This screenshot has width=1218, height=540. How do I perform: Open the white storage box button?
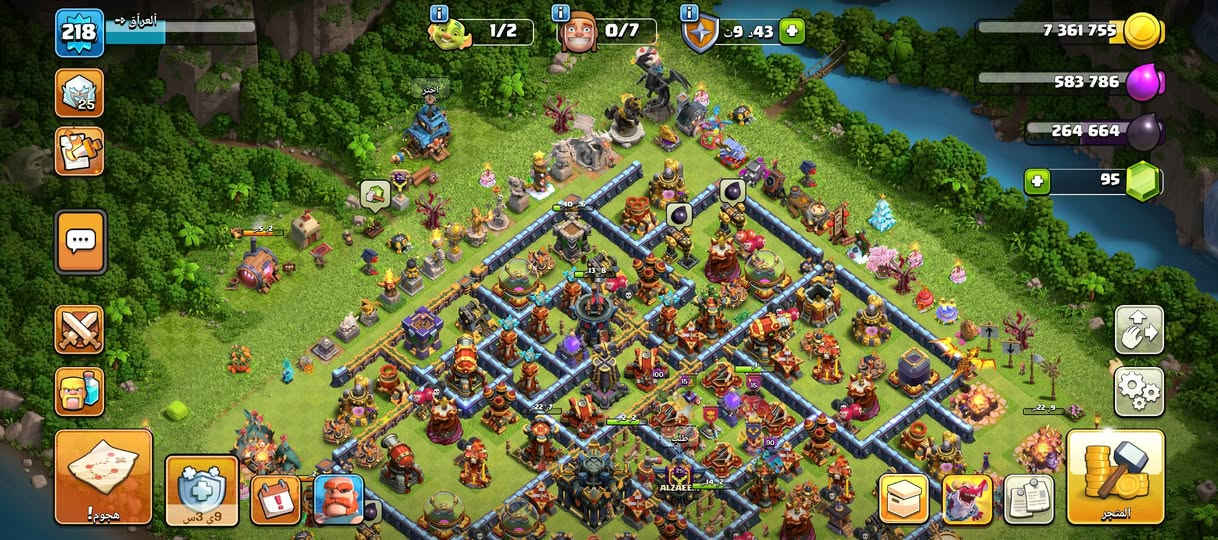[x=903, y=498]
